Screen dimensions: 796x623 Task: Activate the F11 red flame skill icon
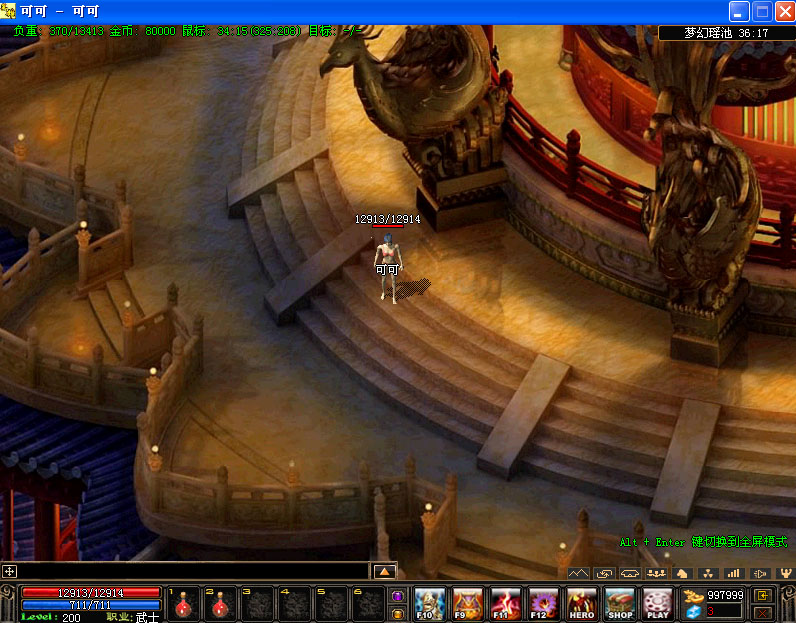pos(506,604)
